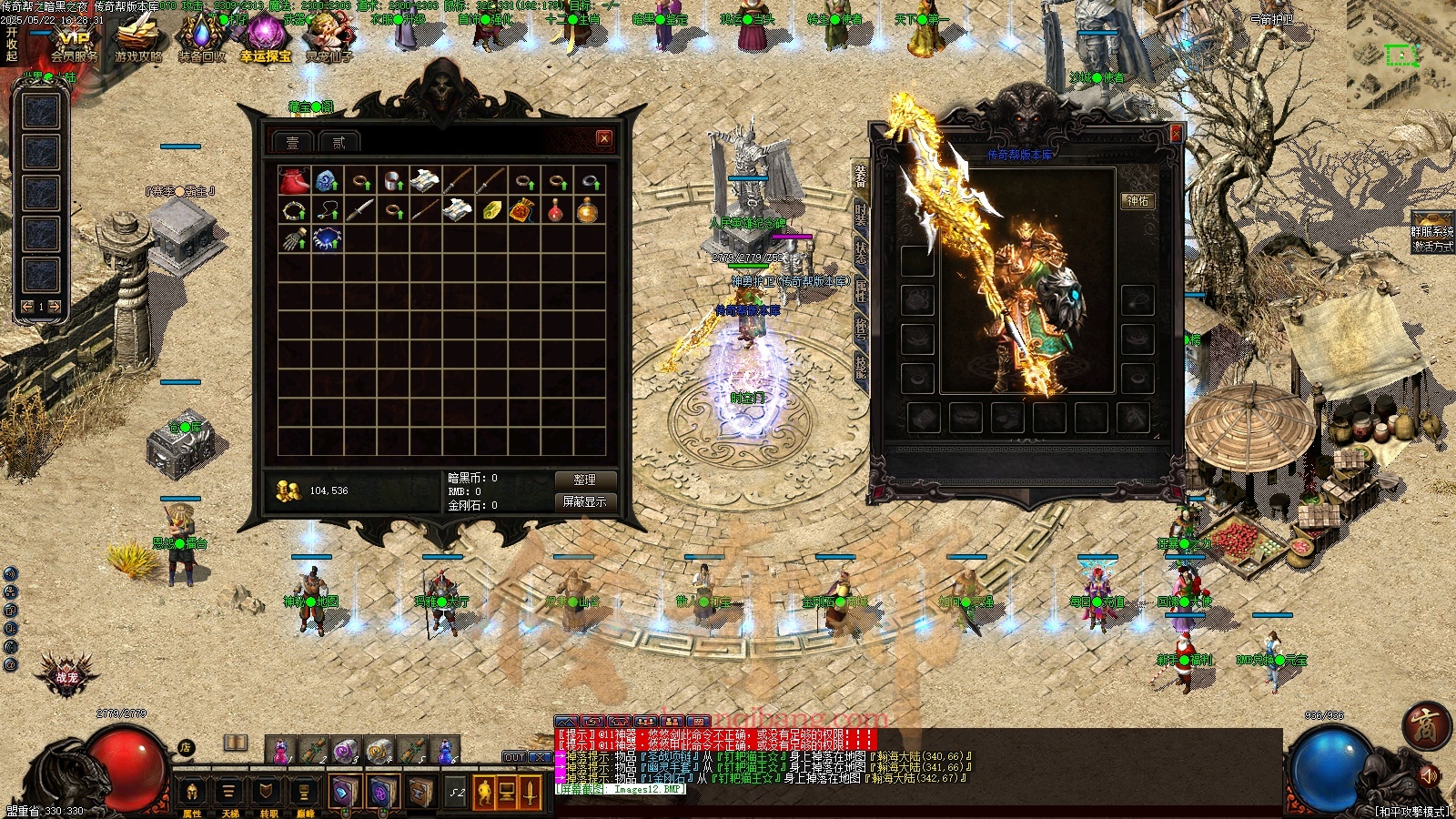Viewport: 1456px width, 819px height.
Task: Click the 神佑 button on character panel
Action: pos(1137,201)
